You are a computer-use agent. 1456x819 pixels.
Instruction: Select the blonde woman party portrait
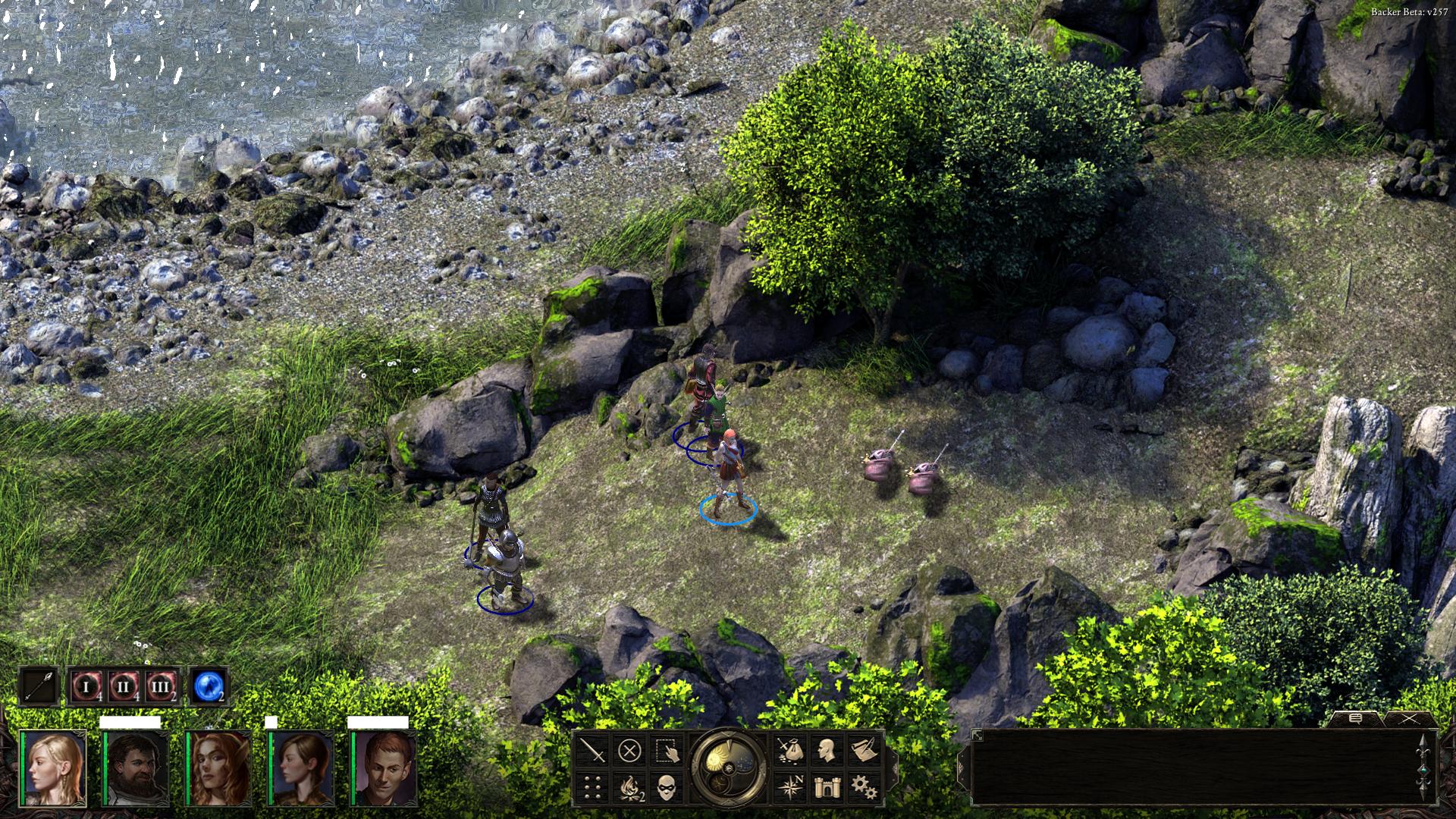click(54, 767)
